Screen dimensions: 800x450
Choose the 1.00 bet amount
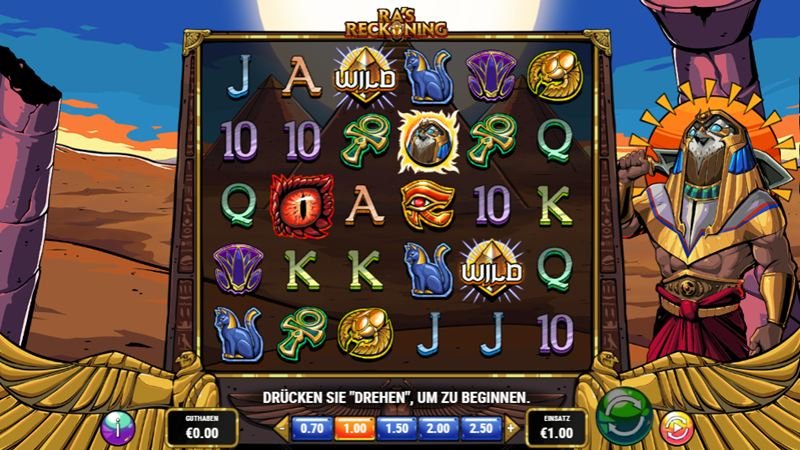(353, 428)
